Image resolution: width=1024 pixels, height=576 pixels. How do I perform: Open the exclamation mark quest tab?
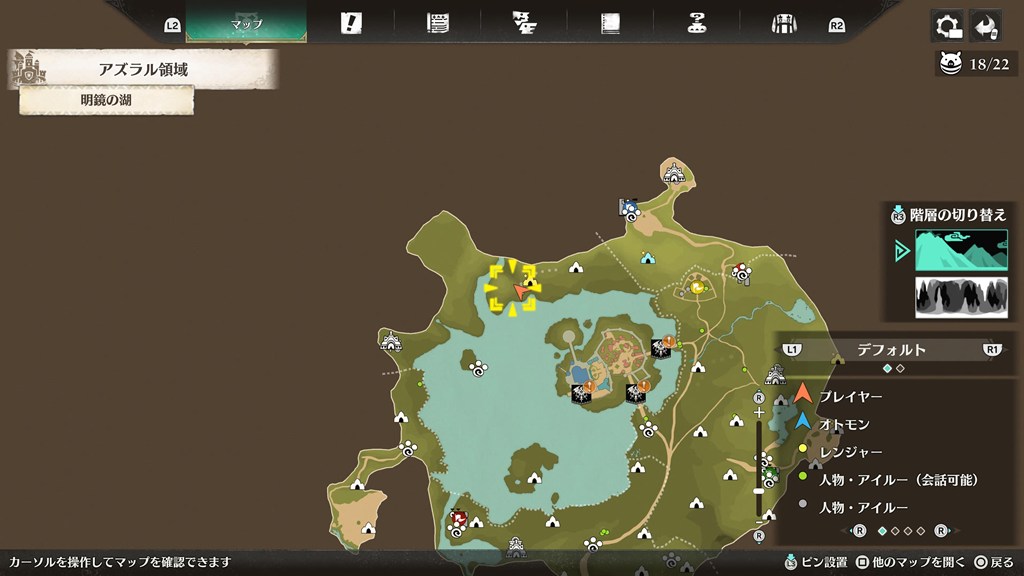pos(351,23)
